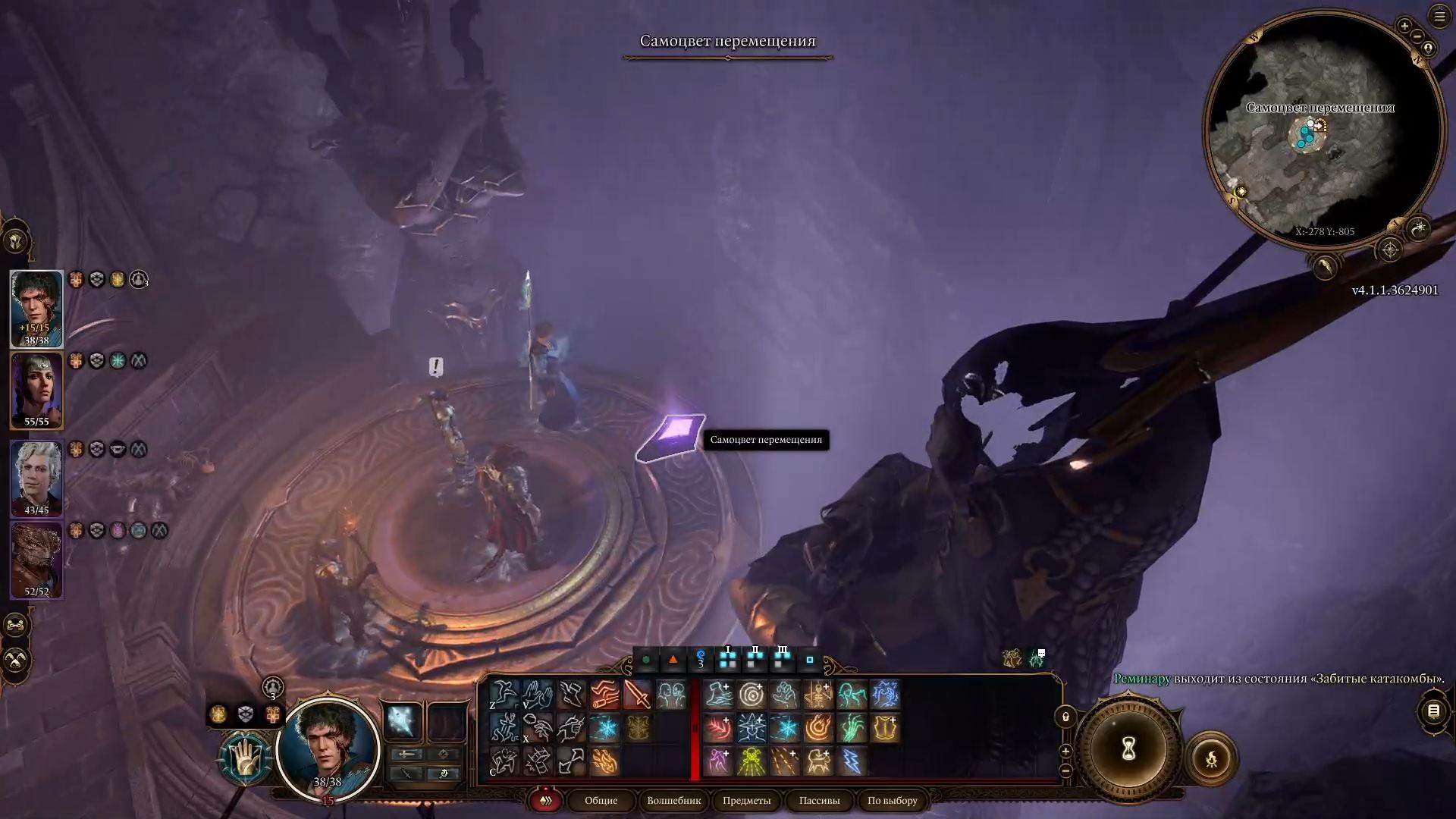Screen dimensions: 1456x819
Task: Cast the green grasping hand spell
Action: click(x=852, y=728)
